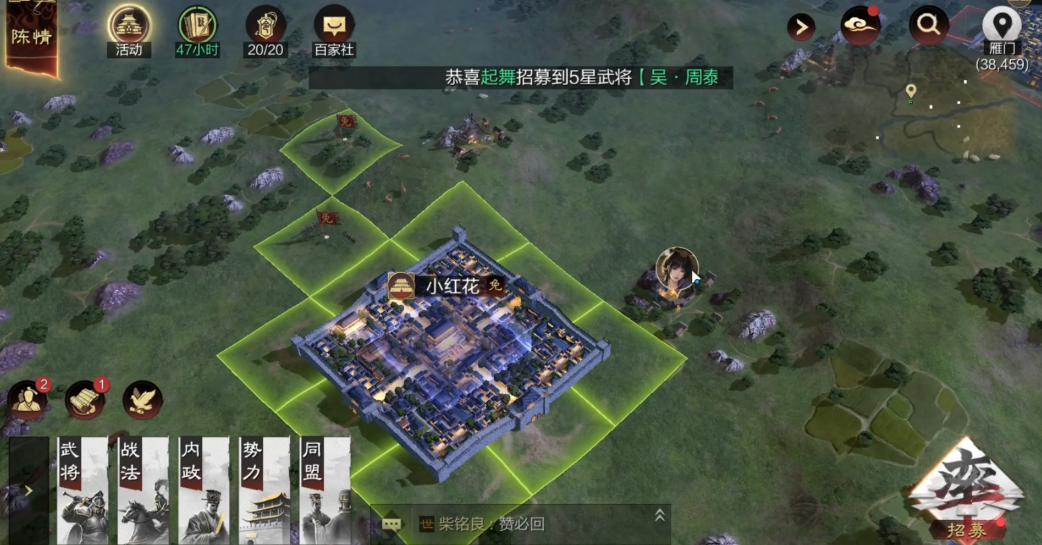Screen dimensions: 1042x545
Task: Expand the world chat panel arrows
Action: click(x=659, y=516)
